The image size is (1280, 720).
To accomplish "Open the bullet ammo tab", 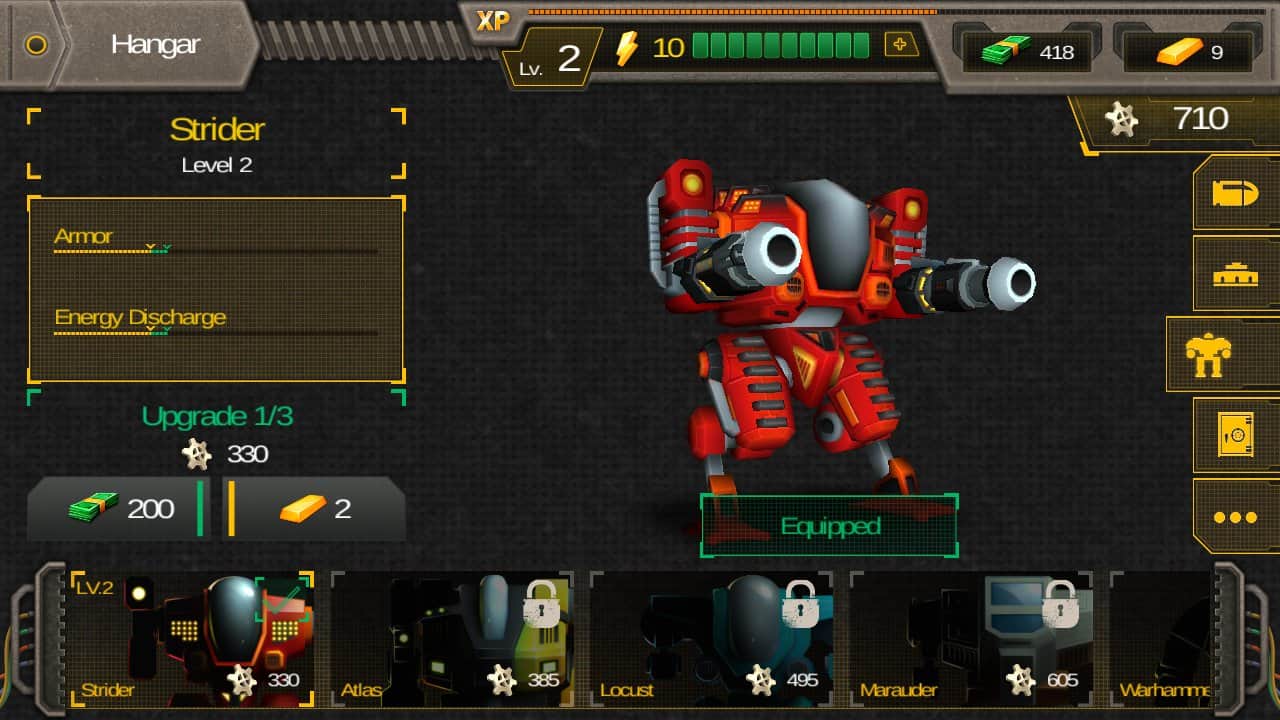I will (x=1236, y=193).
